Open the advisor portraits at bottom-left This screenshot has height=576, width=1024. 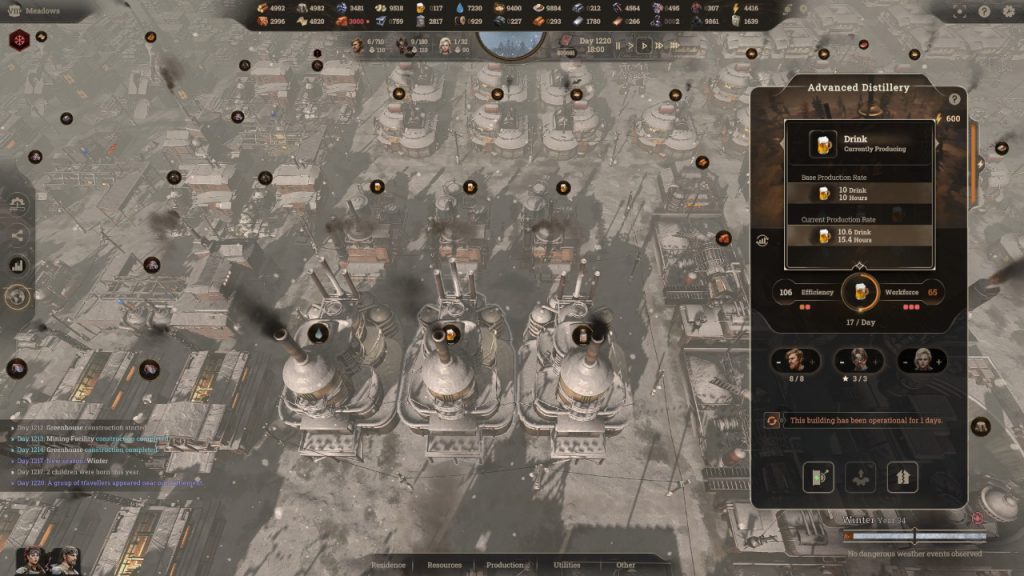point(47,559)
